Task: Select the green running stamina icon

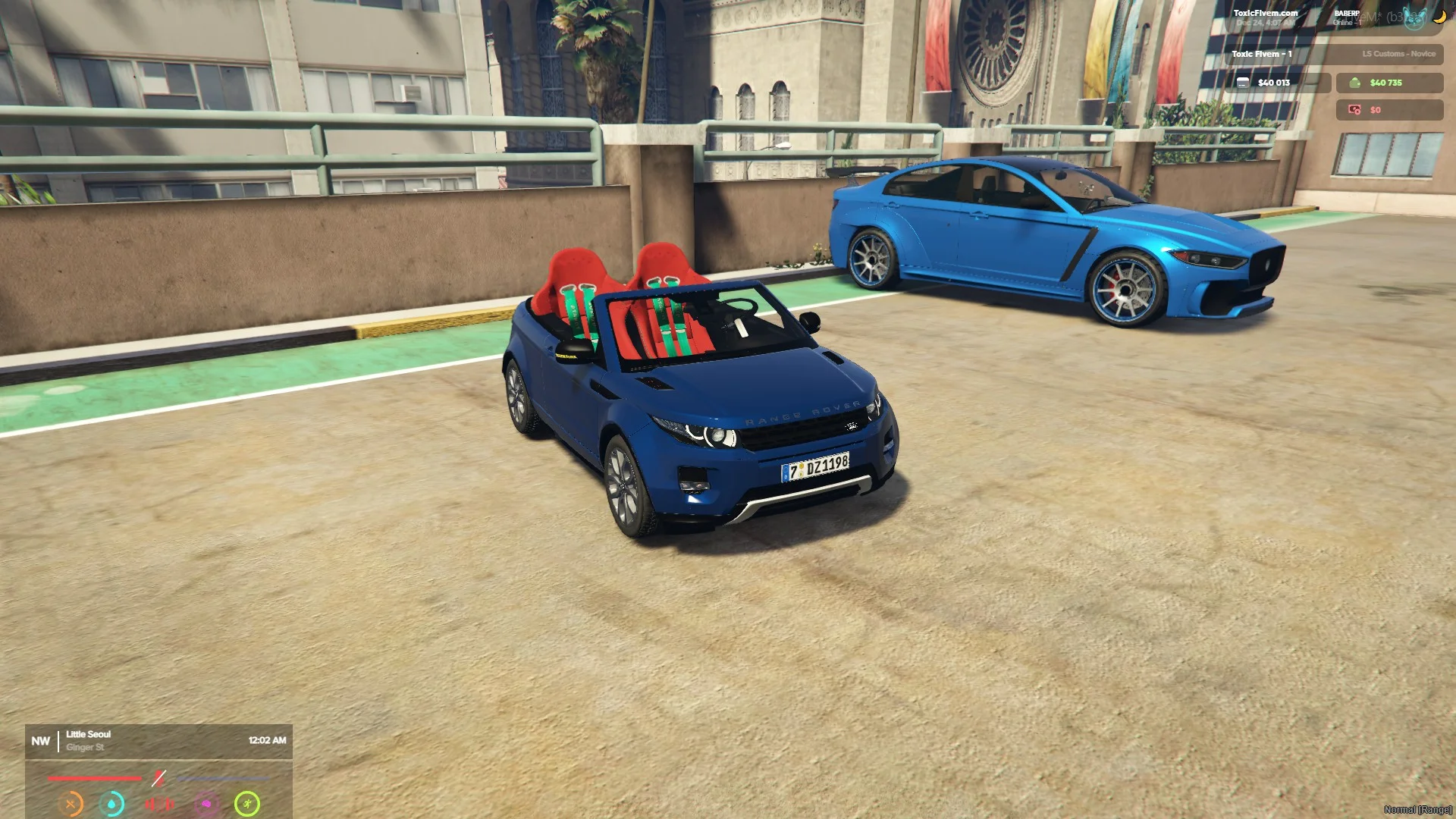Action: pyautogui.click(x=247, y=804)
